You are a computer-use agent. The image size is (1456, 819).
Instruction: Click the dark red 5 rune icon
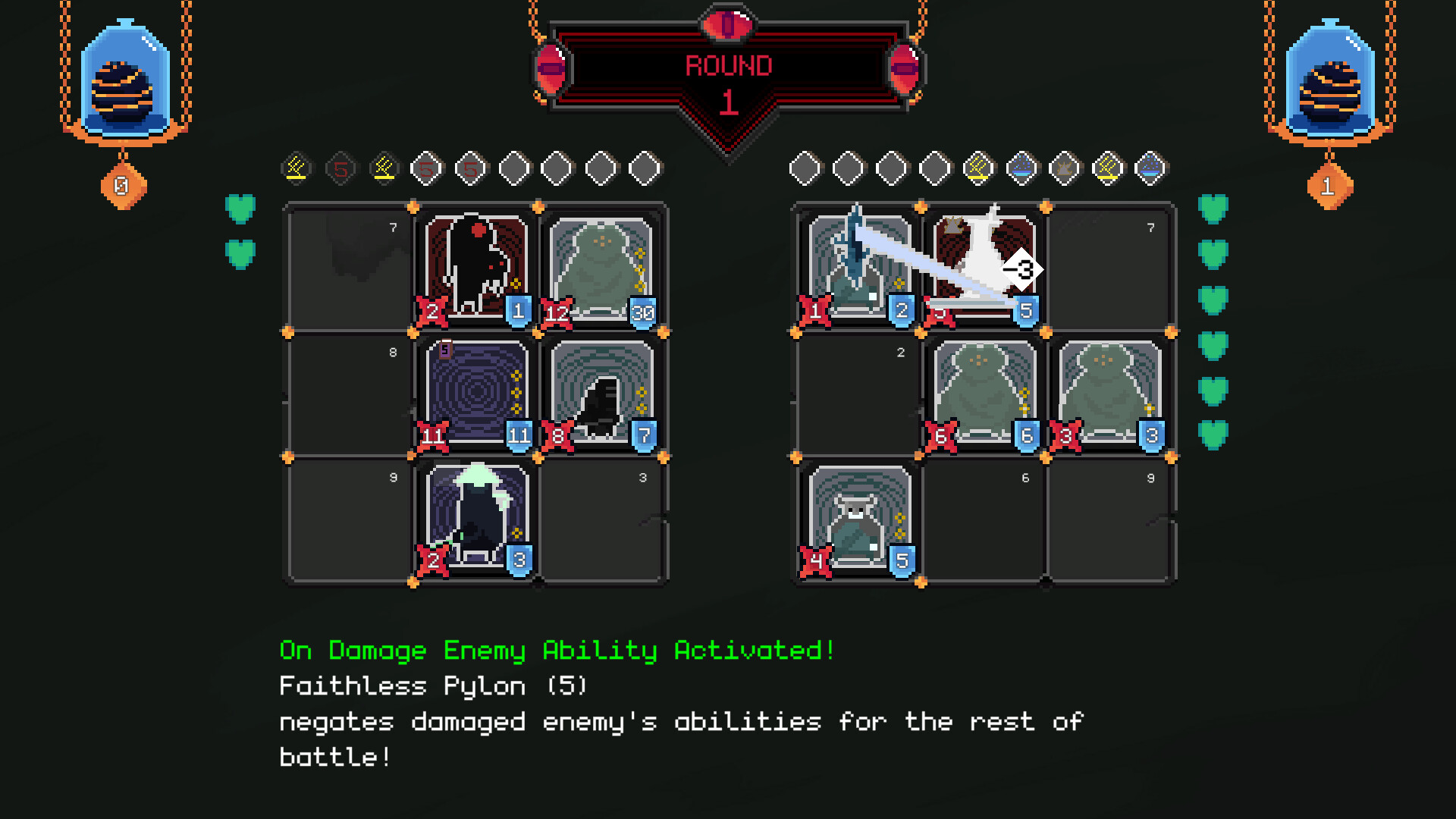point(340,167)
